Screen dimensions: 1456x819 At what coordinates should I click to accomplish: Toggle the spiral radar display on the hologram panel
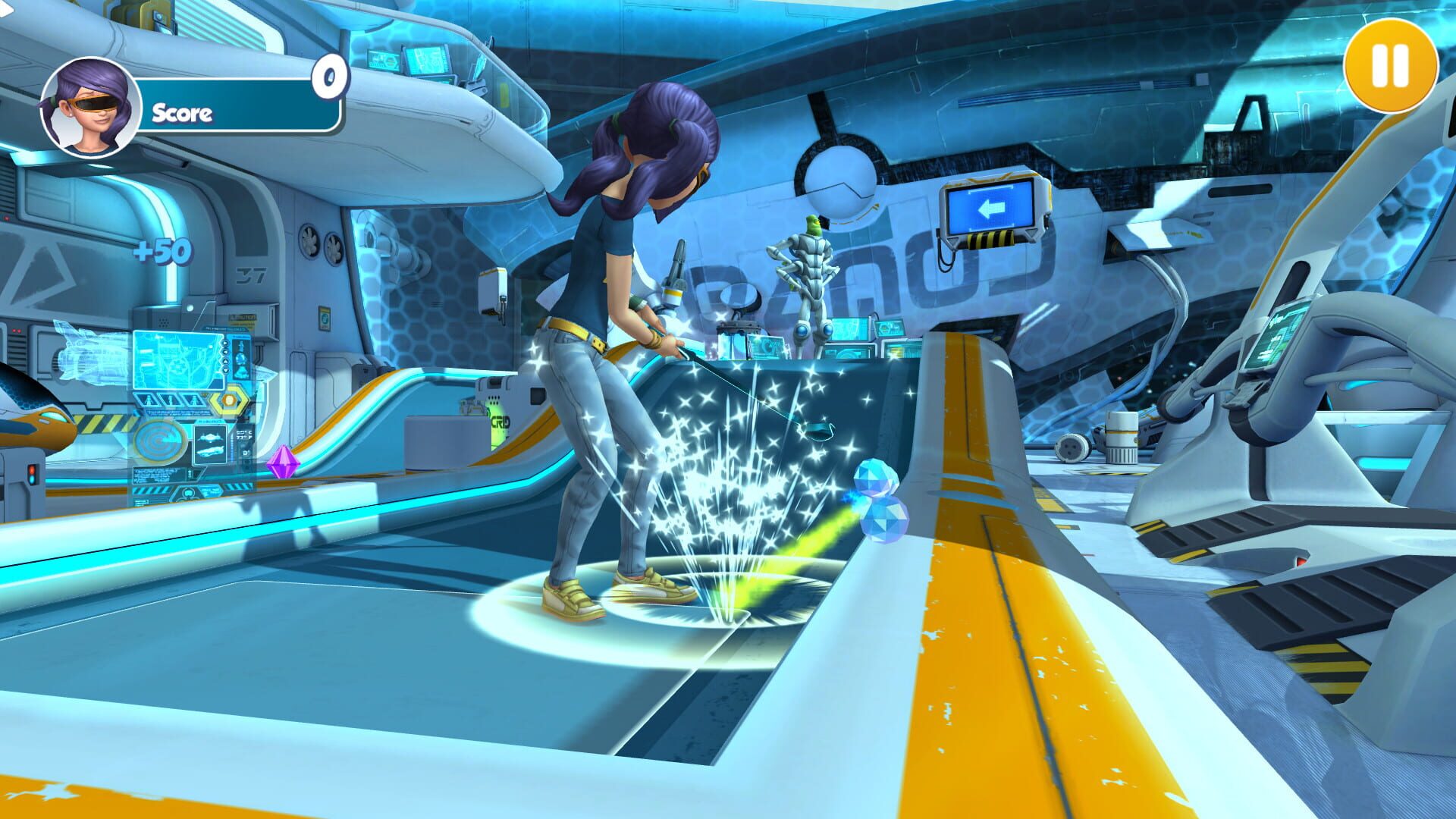click(x=160, y=441)
